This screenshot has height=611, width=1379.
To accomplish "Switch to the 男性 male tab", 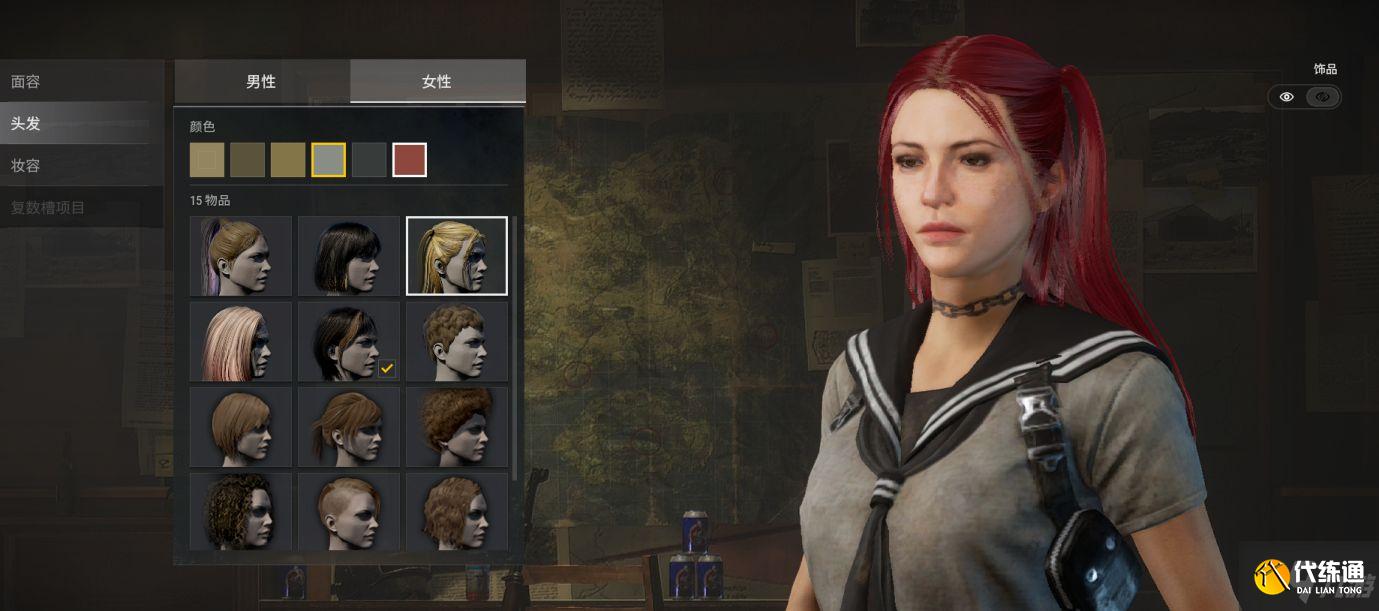I will tap(261, 82).
